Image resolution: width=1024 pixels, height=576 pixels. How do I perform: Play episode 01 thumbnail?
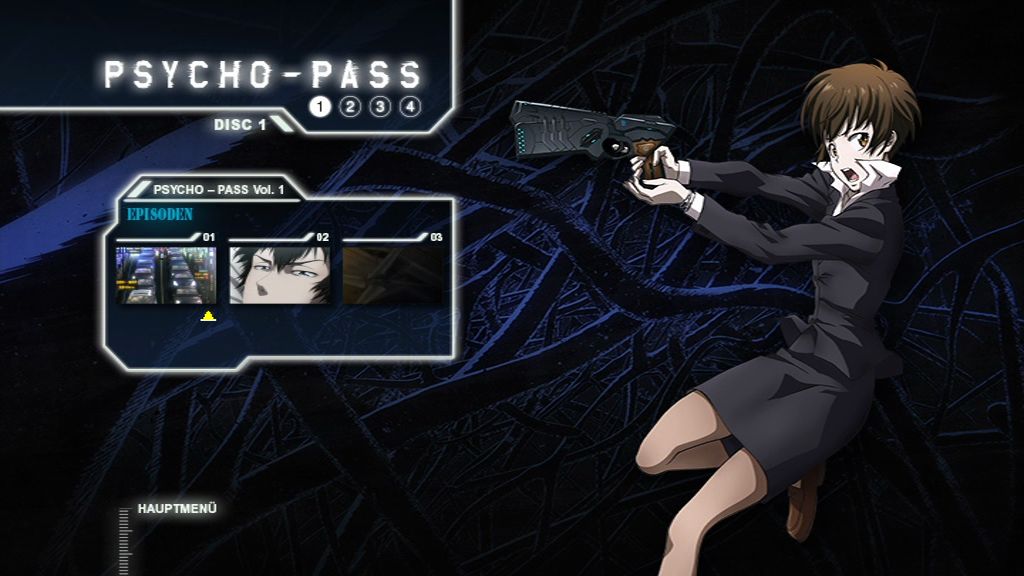pyautogui.click(x=166, y=275)
